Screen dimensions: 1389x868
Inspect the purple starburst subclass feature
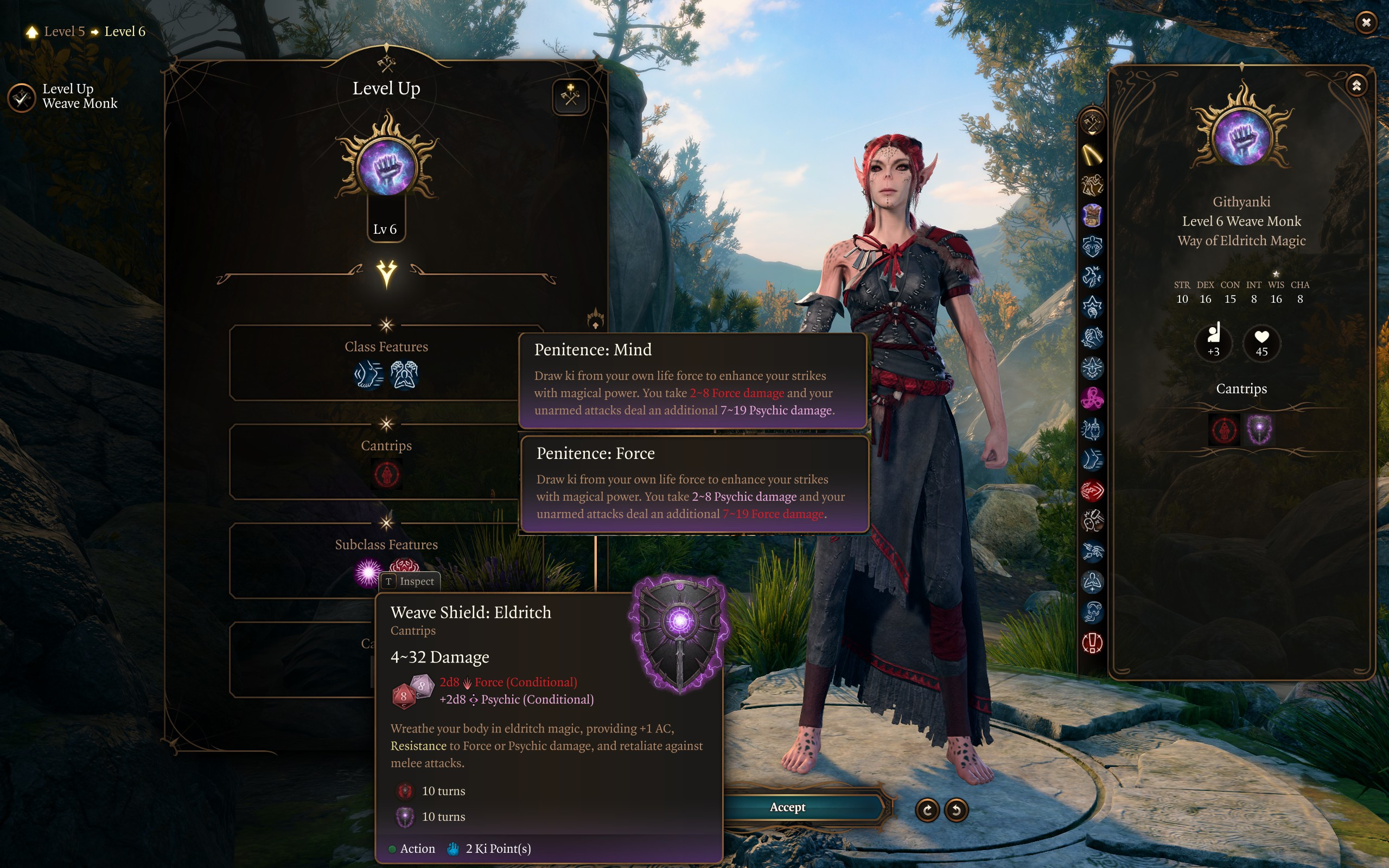tap(368, 571)
